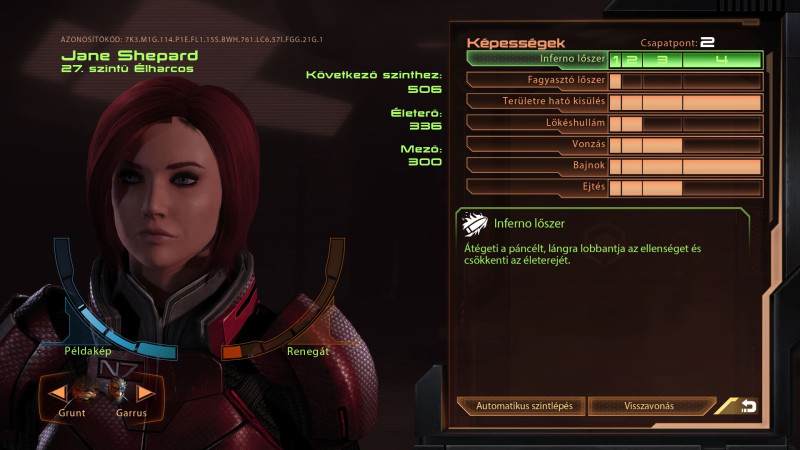Switch to previous squad member with left arrow
The image size is (800, 450).
tap(60, 393)
